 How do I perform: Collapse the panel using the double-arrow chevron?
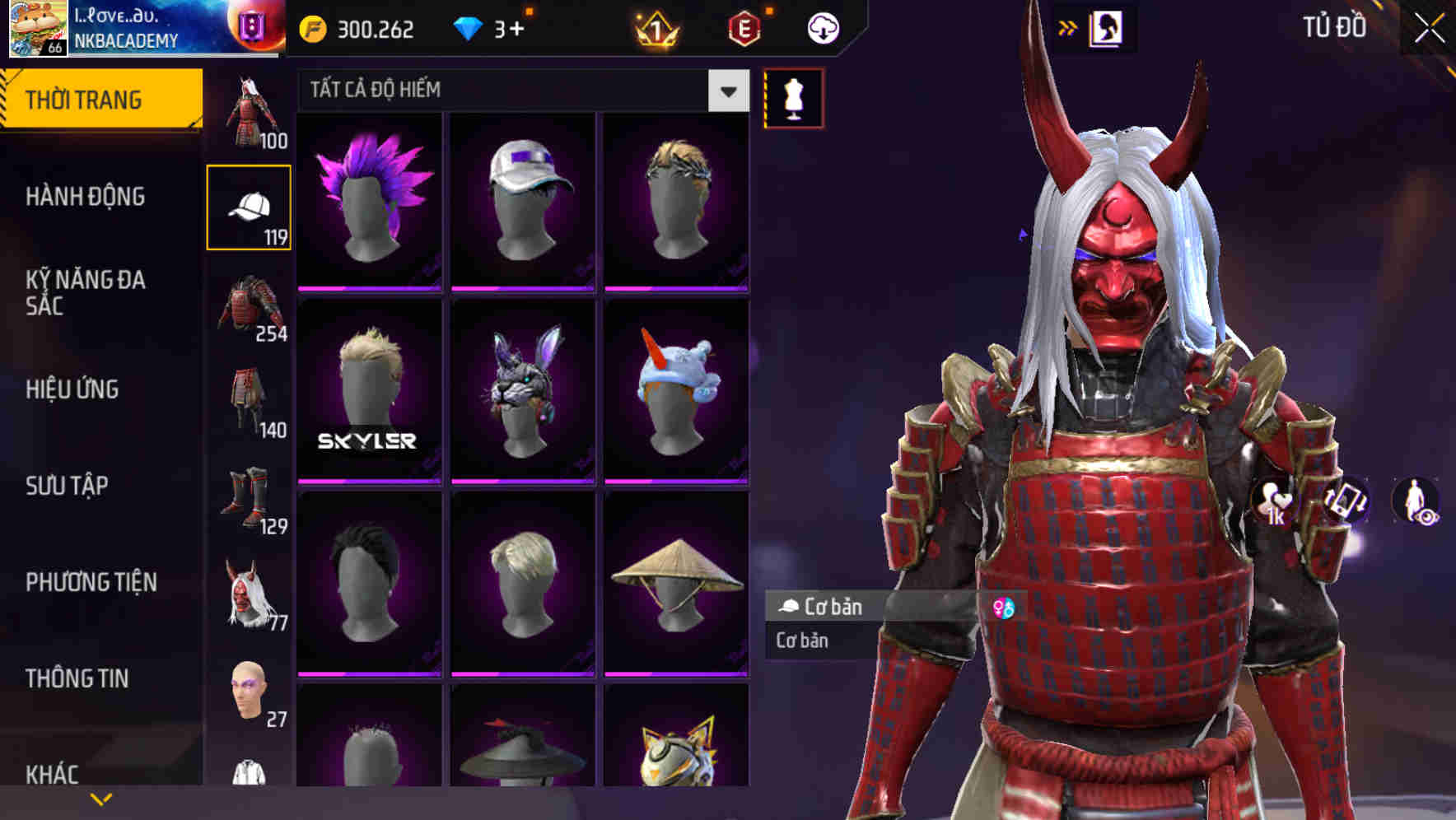point(1068,26)
